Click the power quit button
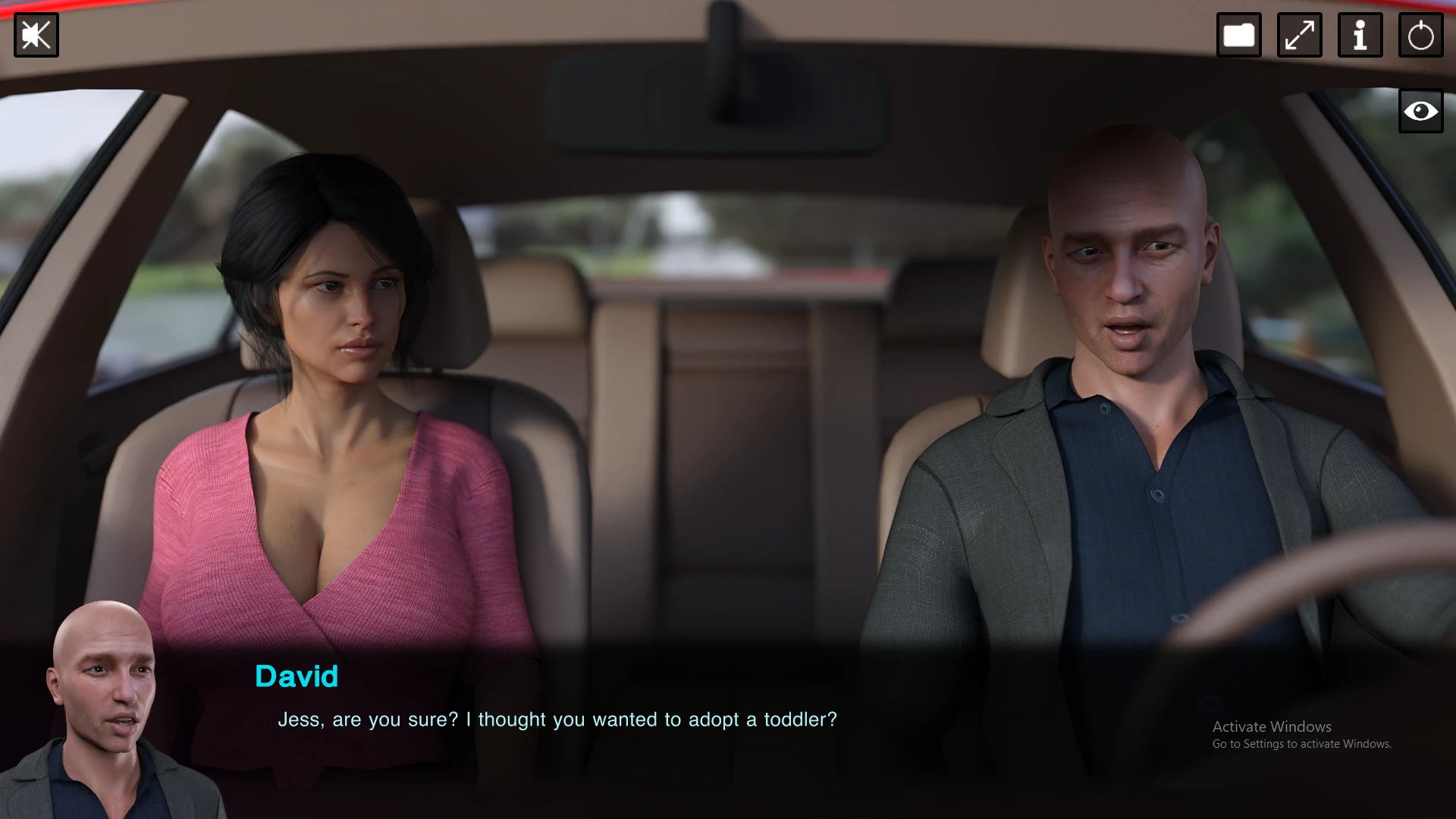The height and width of the screenshot is (819, 1456). coord(1420,35)
